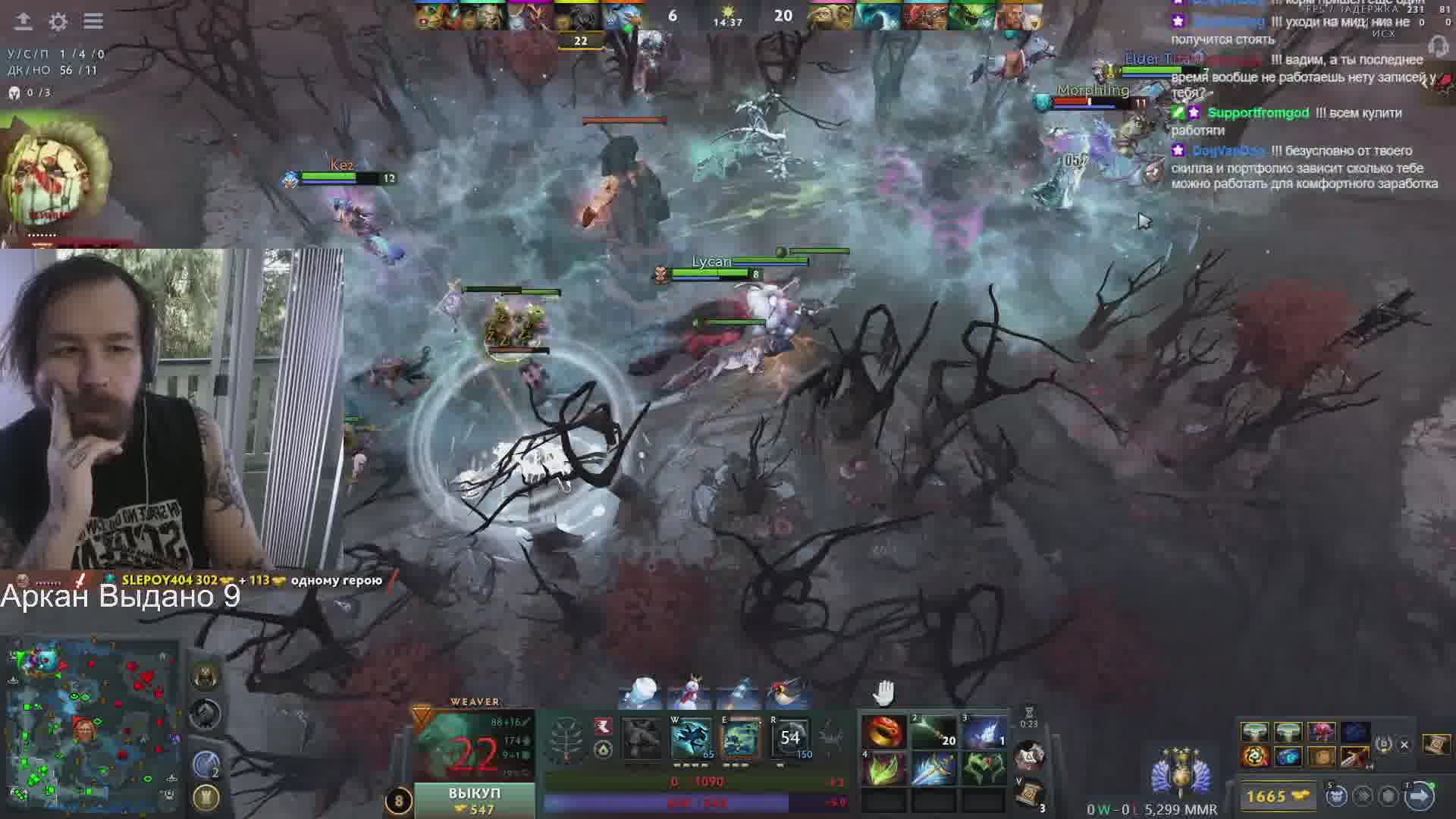The image size is (1456, 819).
Task: Activate Weaver's Shukuchi ability on W
Action: tap(691, 739)
